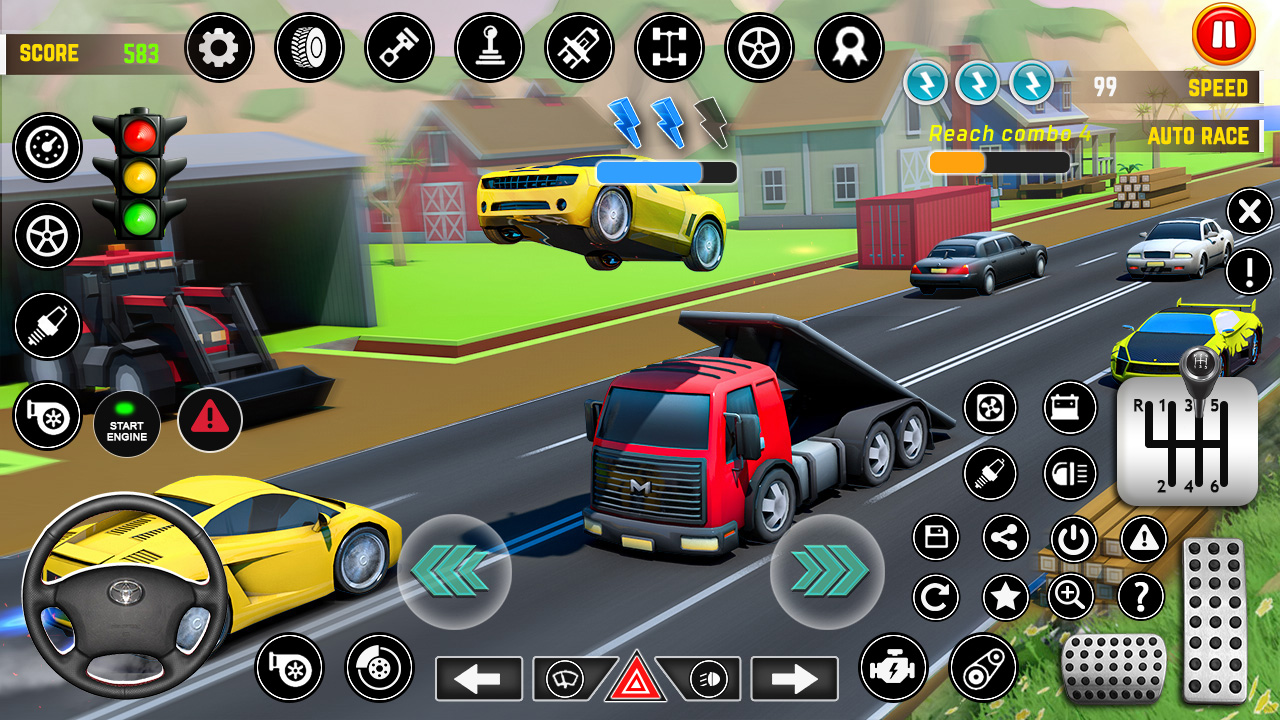Image resolution: width=1280 pixels, height=720 pixels.
Task: Click the floppy disk save icon
Action: pos(936,538)
